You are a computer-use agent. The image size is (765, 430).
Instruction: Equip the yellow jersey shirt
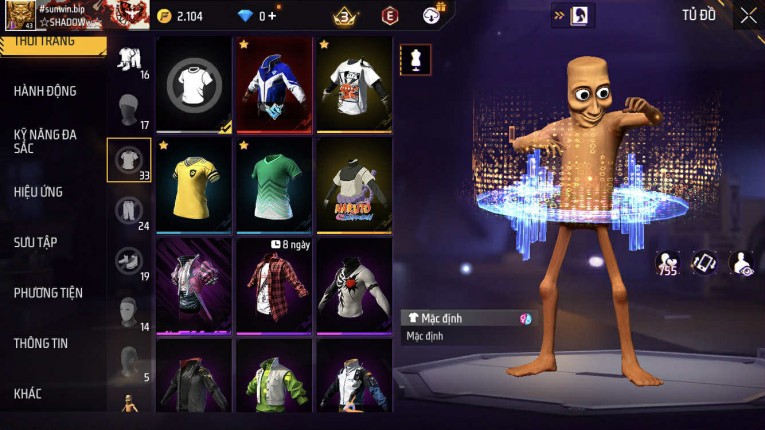click(x=194, y=184)
